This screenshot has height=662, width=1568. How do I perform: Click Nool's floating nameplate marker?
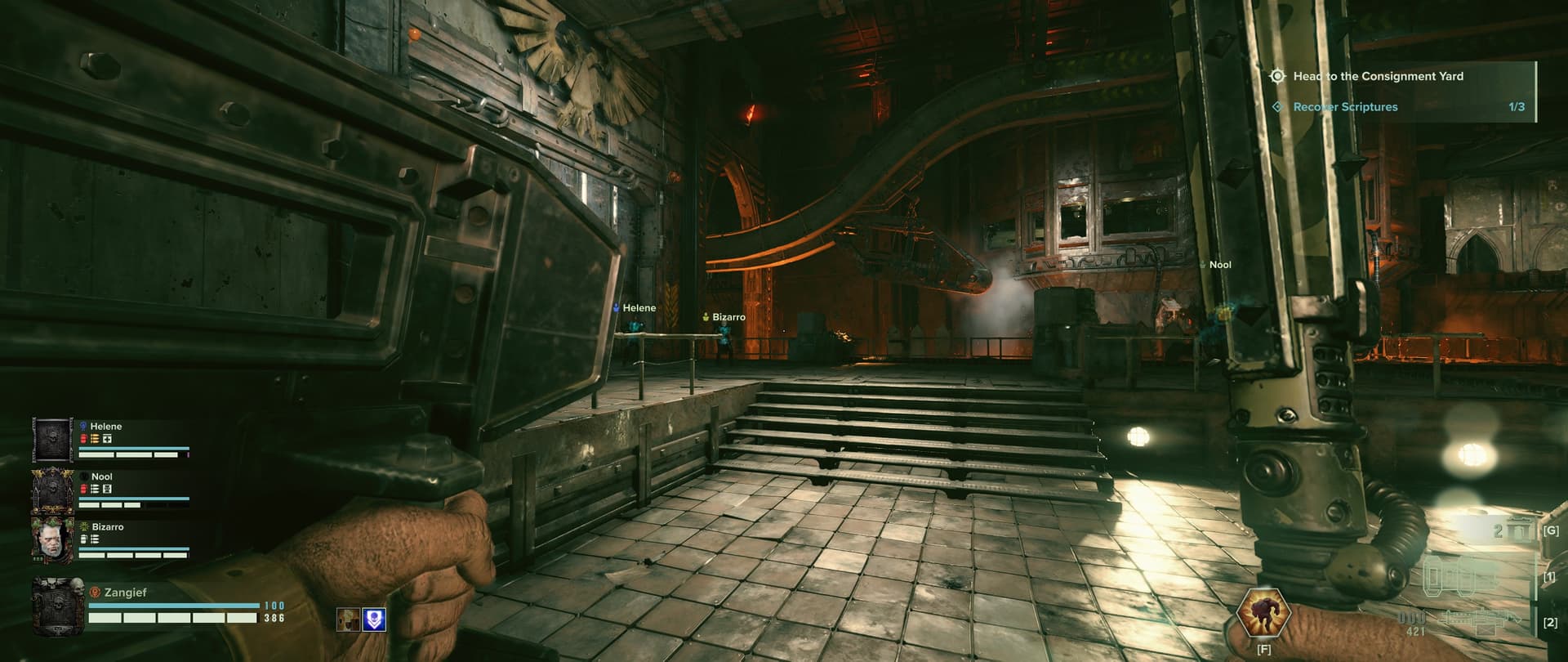pos(1218,265)
